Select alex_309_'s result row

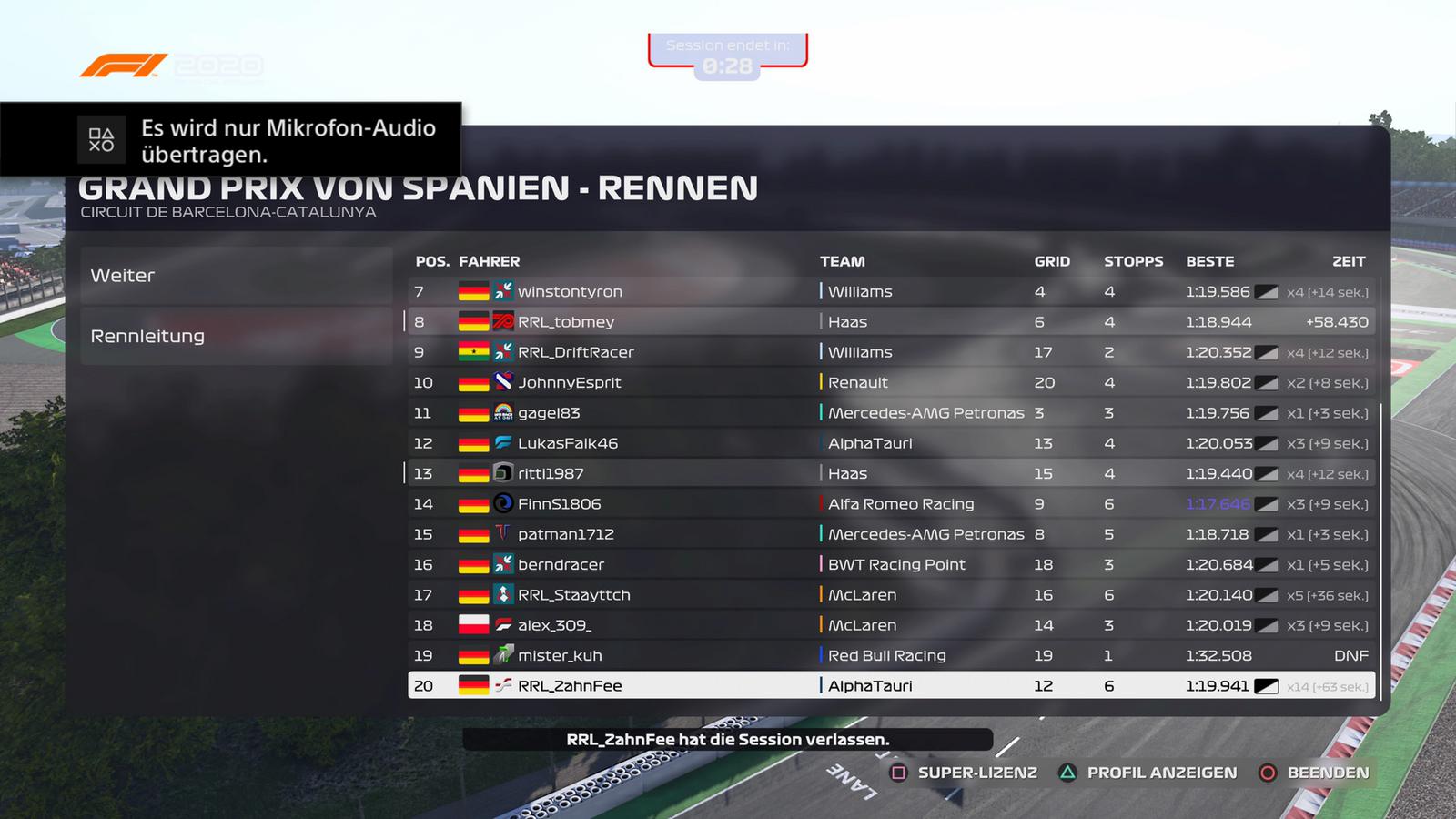(x=888, y=625)
